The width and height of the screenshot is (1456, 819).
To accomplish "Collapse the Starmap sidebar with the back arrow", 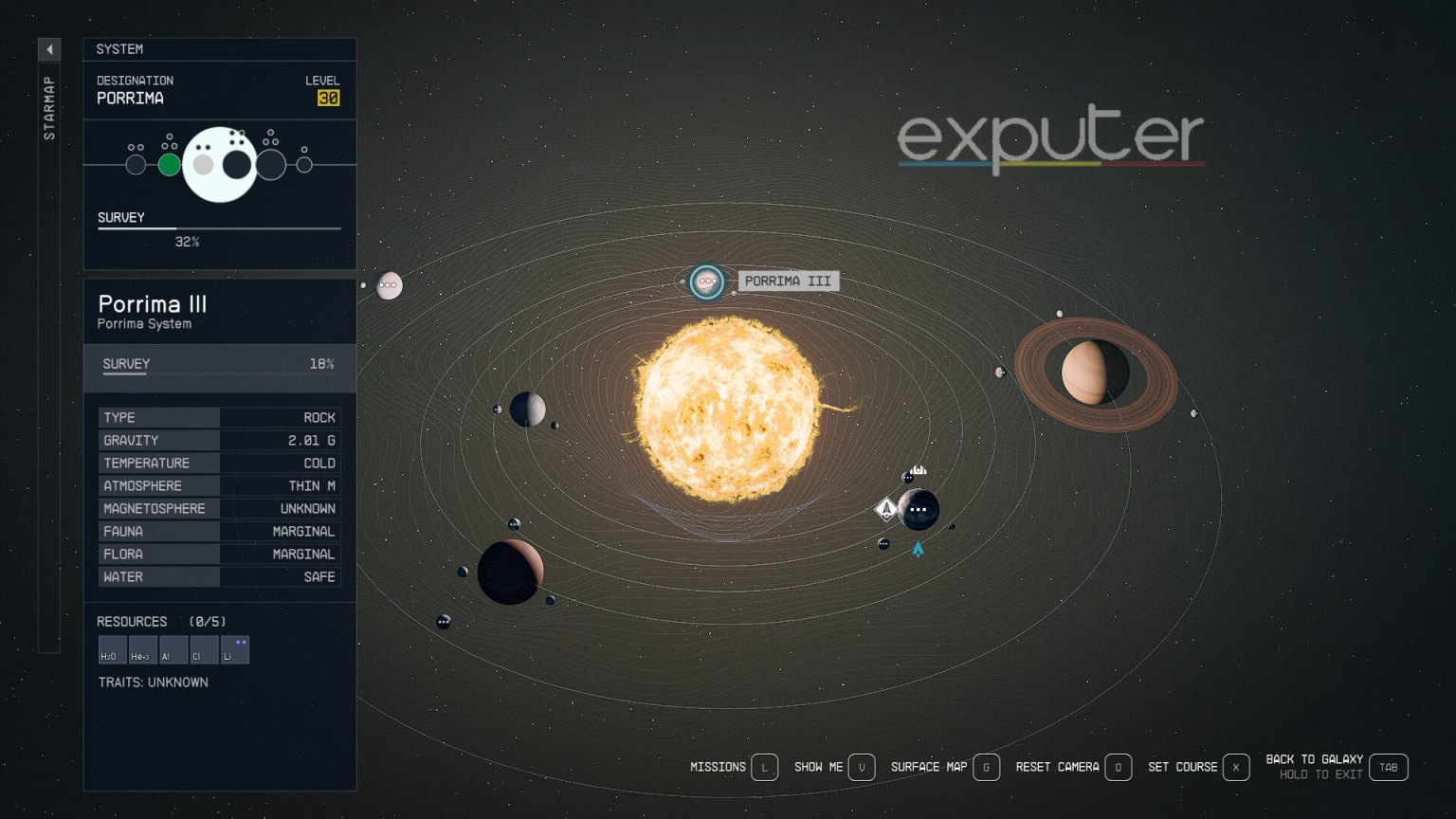I will [x=48, y=49].
